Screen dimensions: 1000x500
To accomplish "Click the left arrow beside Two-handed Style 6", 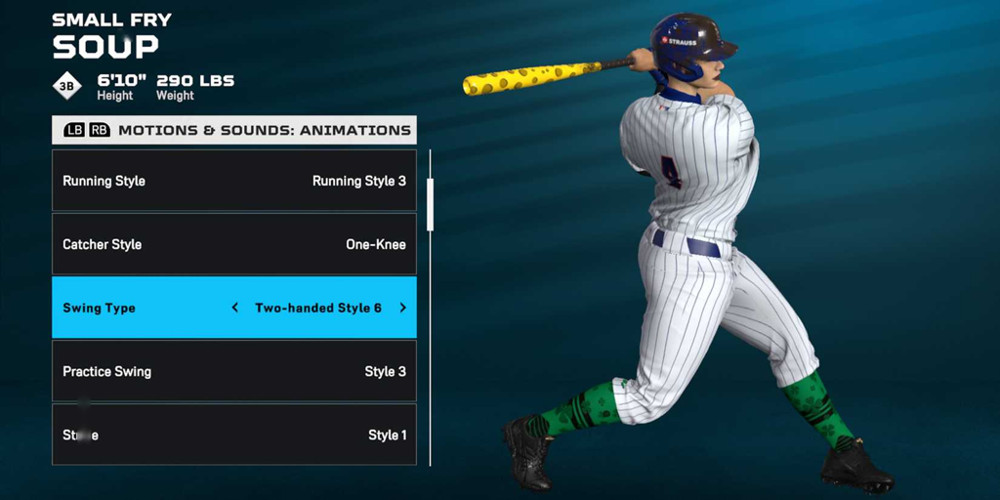I will [235, 308].
